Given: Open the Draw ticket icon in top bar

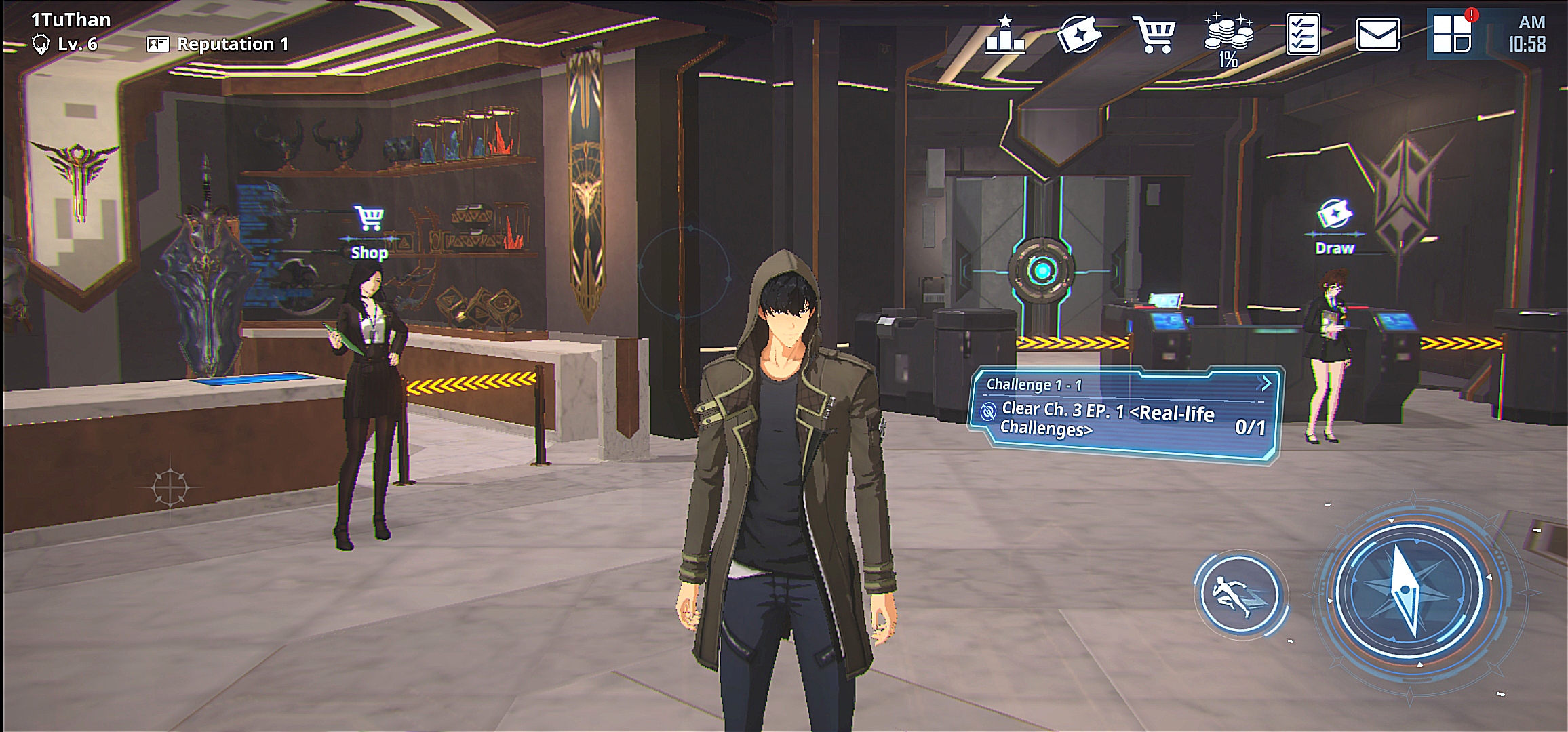Looking at the screenshot, I should 1079,35.
